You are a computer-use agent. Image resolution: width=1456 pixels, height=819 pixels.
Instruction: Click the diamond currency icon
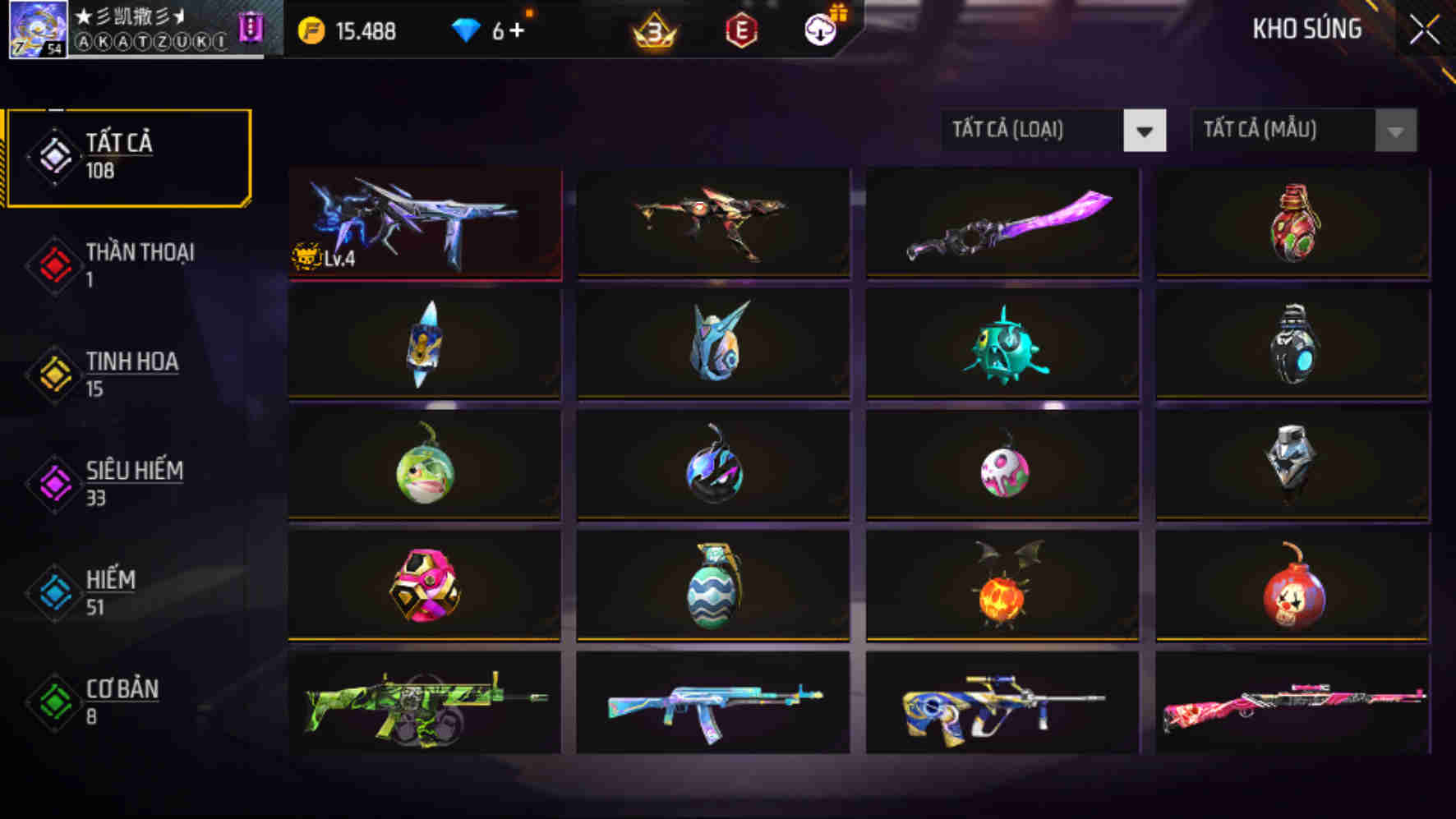coord(468,31)
